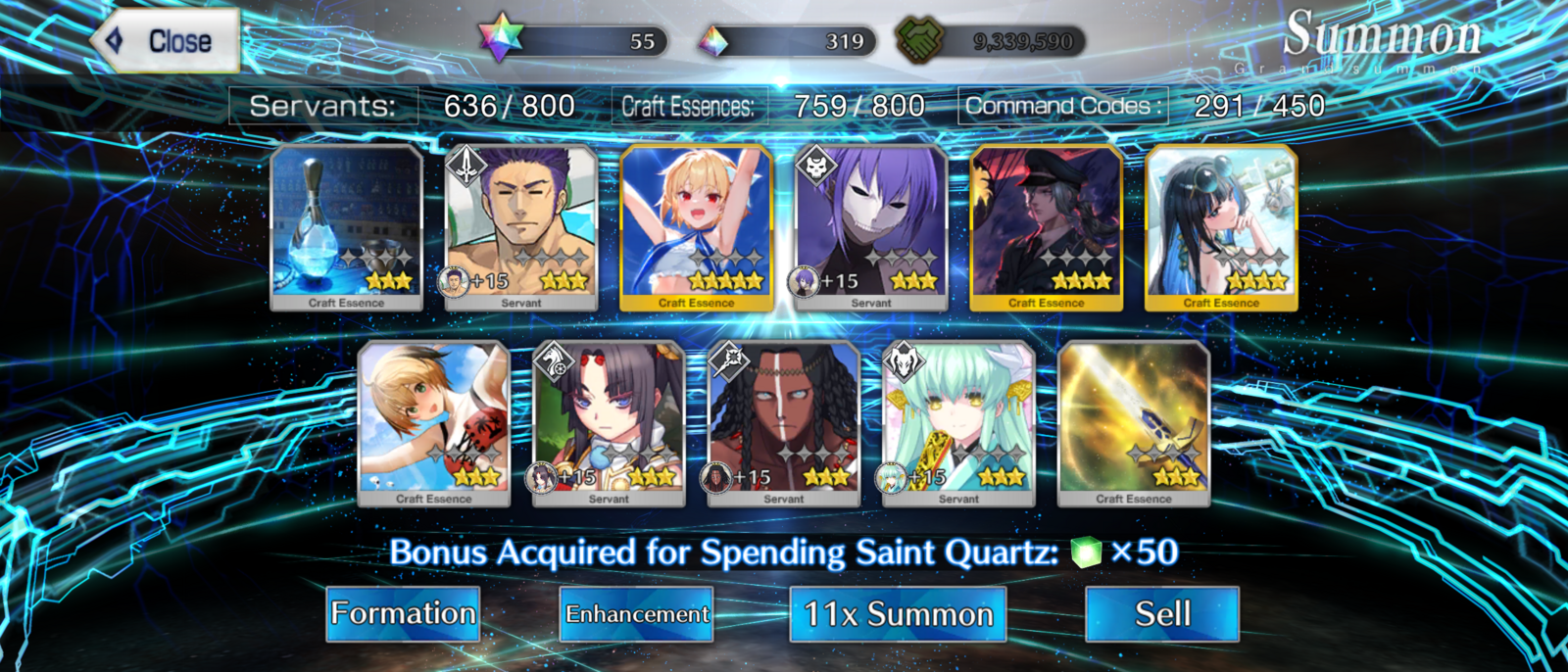This screenshot has width=1568, height=672.
Task: Choose the military cap figure Craft Essence
Action: click(x=1046, y=225)
